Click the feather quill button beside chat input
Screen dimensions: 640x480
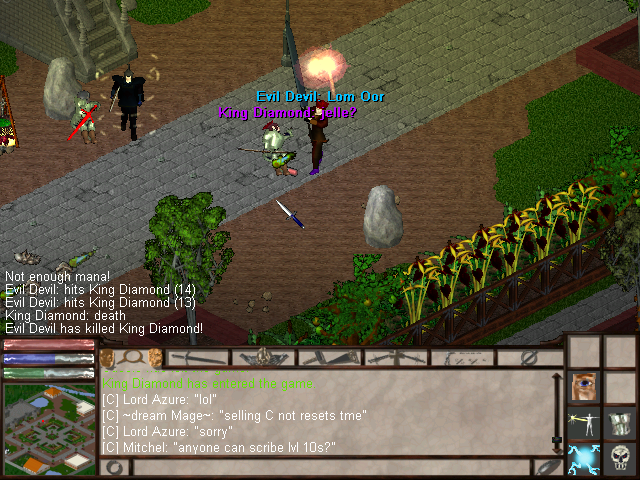(x=546, y=467)
